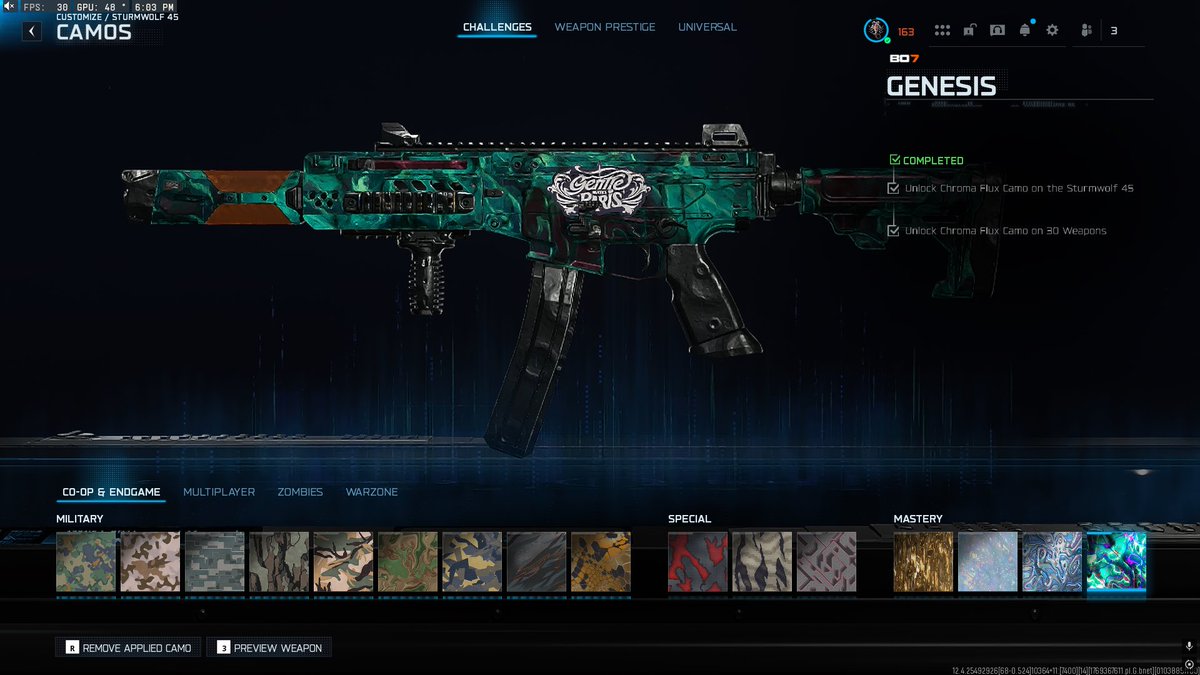This screenshot has height=675, width=1200.
Task: Click the Remove Applied Camo button
Action: coord(129,648)
